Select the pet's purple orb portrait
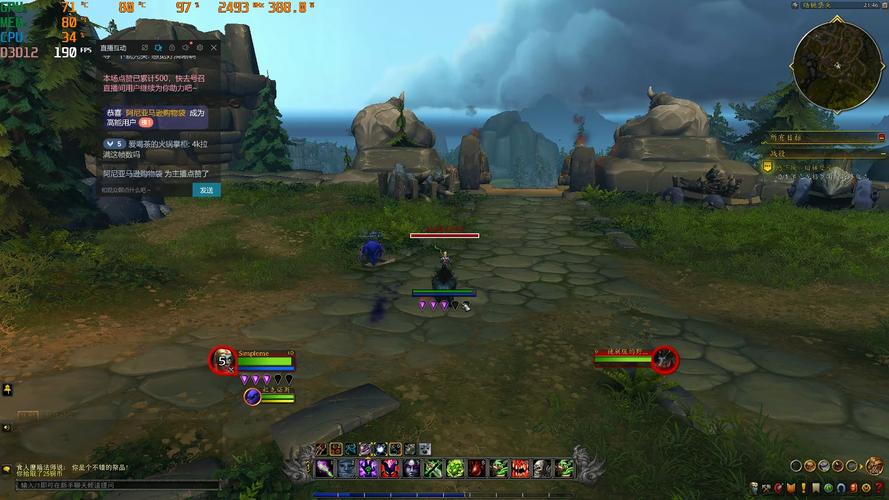Image resolution: width=889 pixels, height=500 pixels. (252, 397)
